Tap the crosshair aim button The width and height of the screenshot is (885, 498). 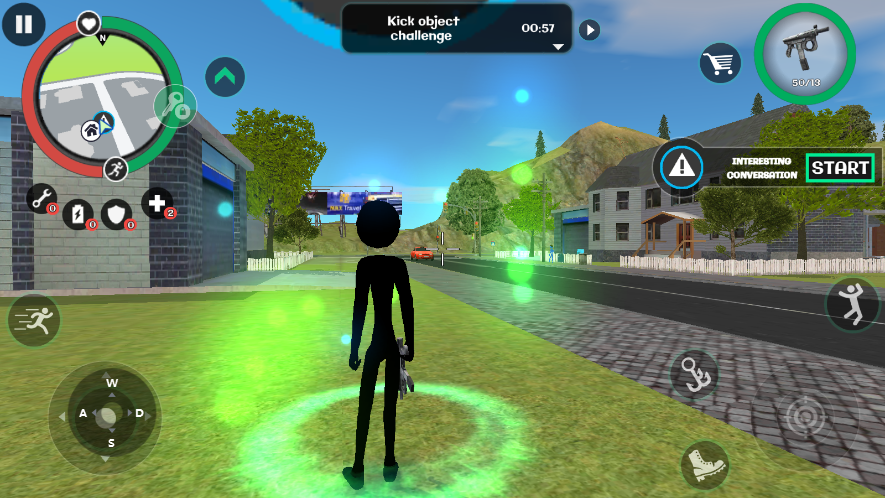[806, 417]
